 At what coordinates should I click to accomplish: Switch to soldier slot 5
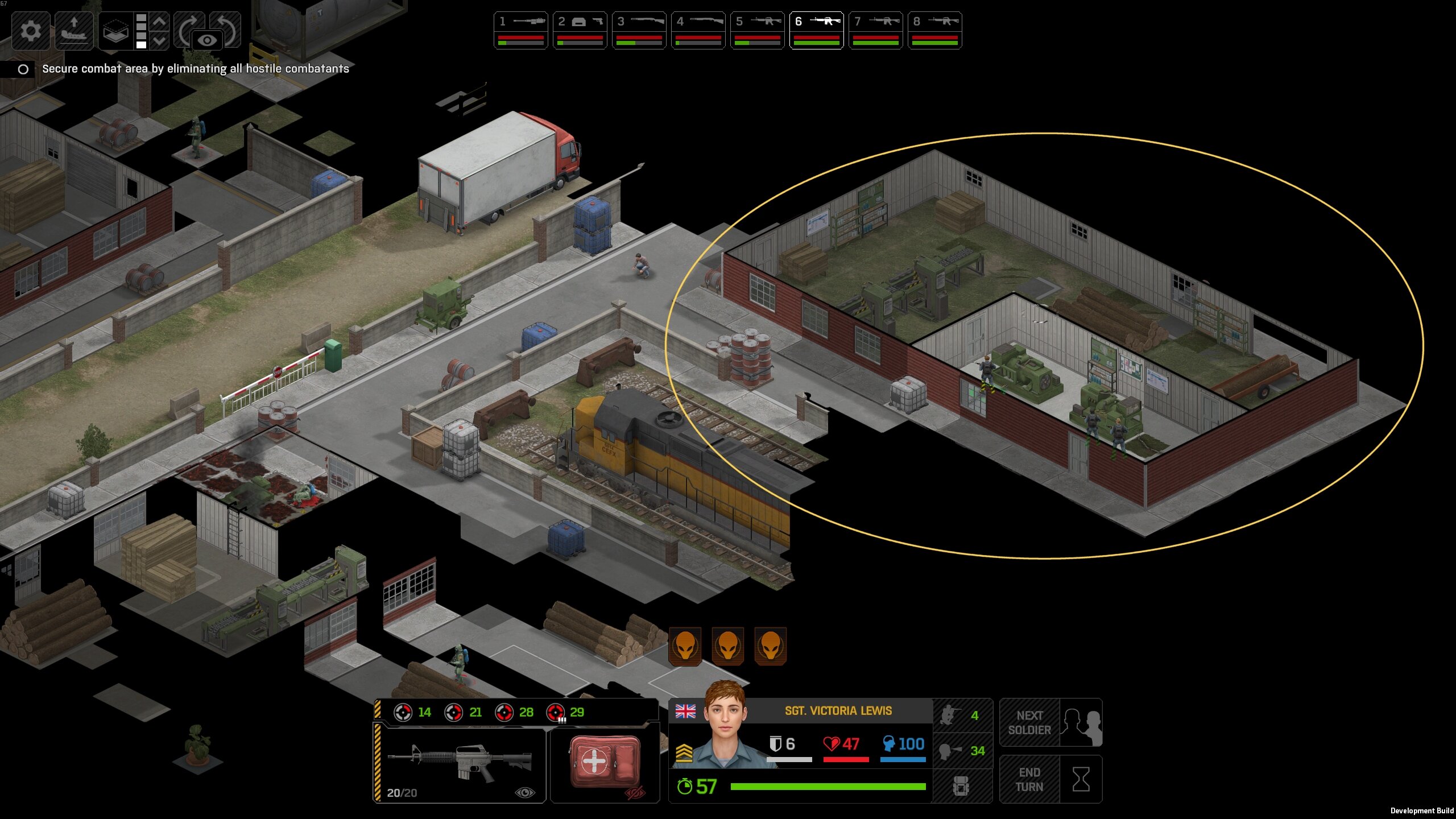pos(757,30)
